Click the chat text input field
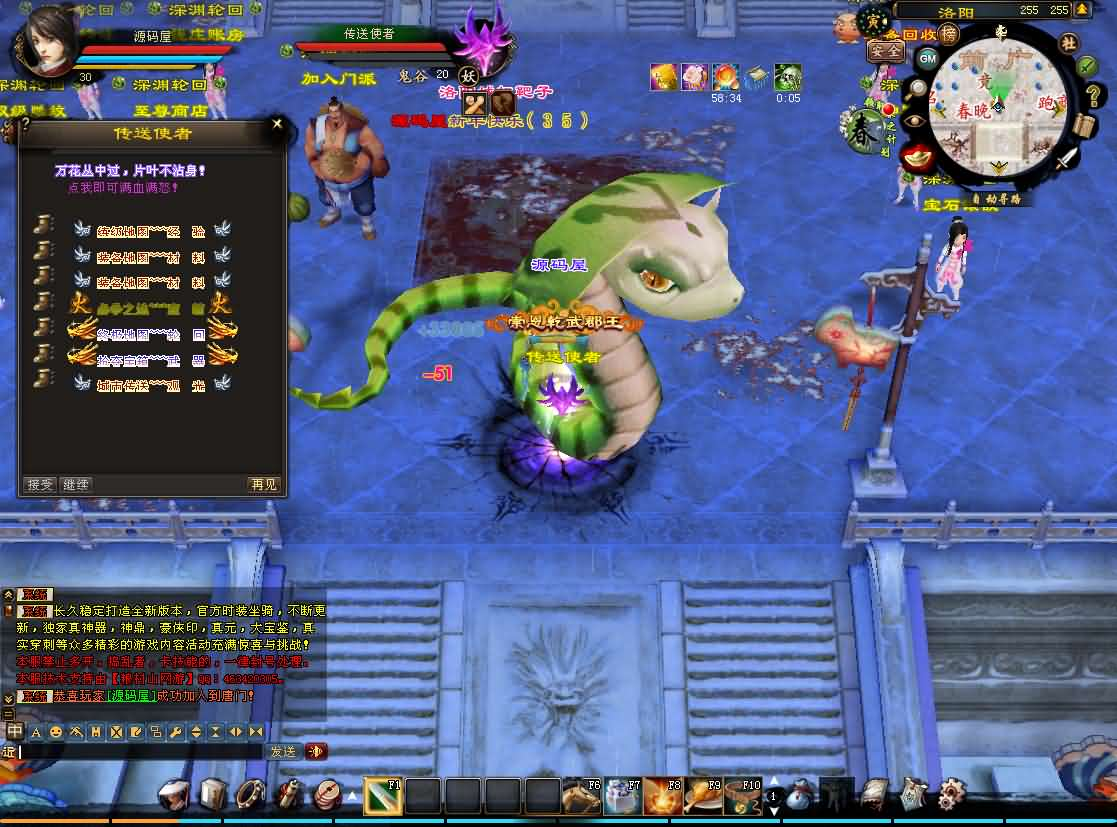Screen dimensions: 1117x827 tap(140, 751)
